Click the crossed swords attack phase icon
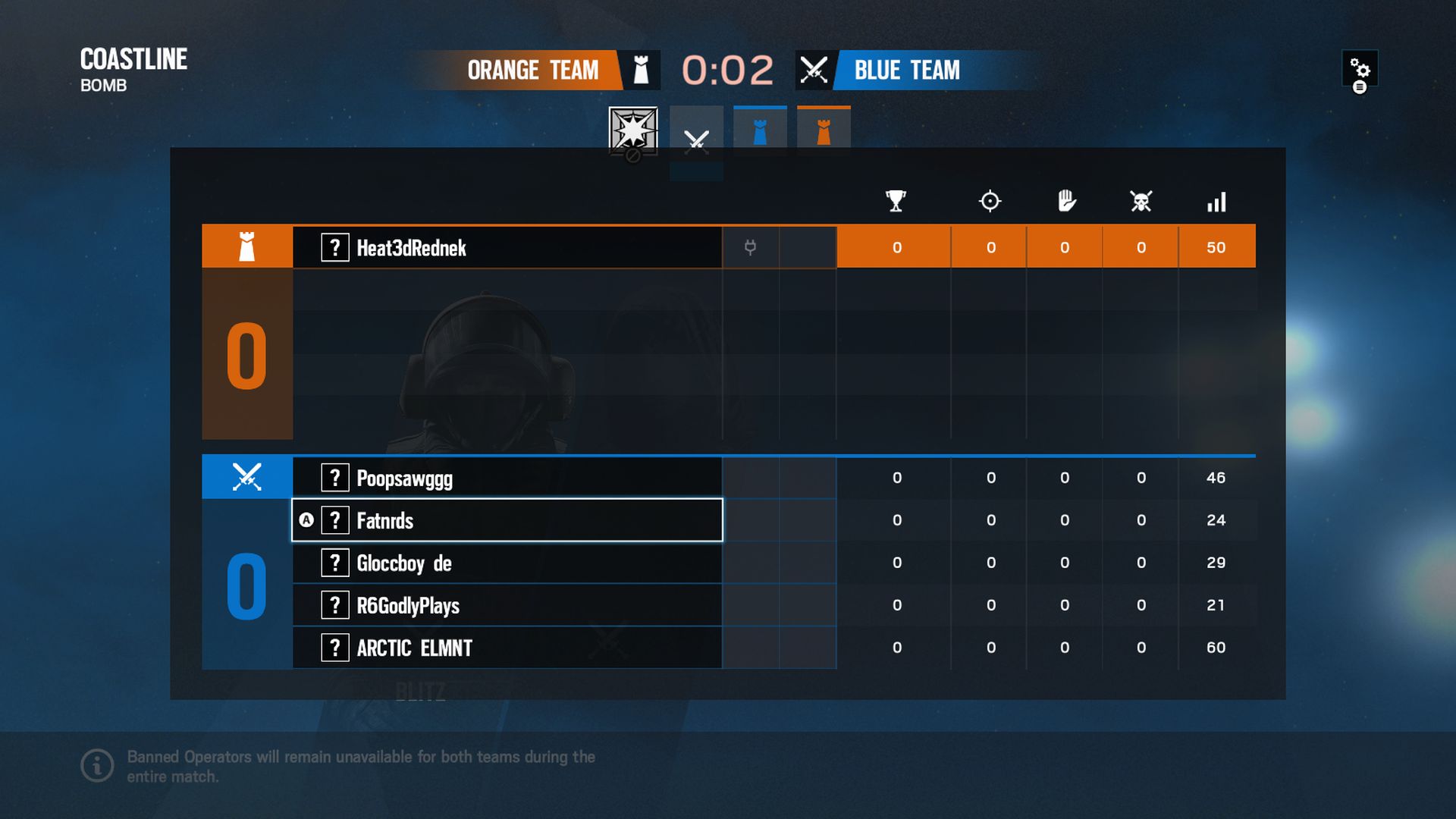1456x819 pixels. click(695, 139)
